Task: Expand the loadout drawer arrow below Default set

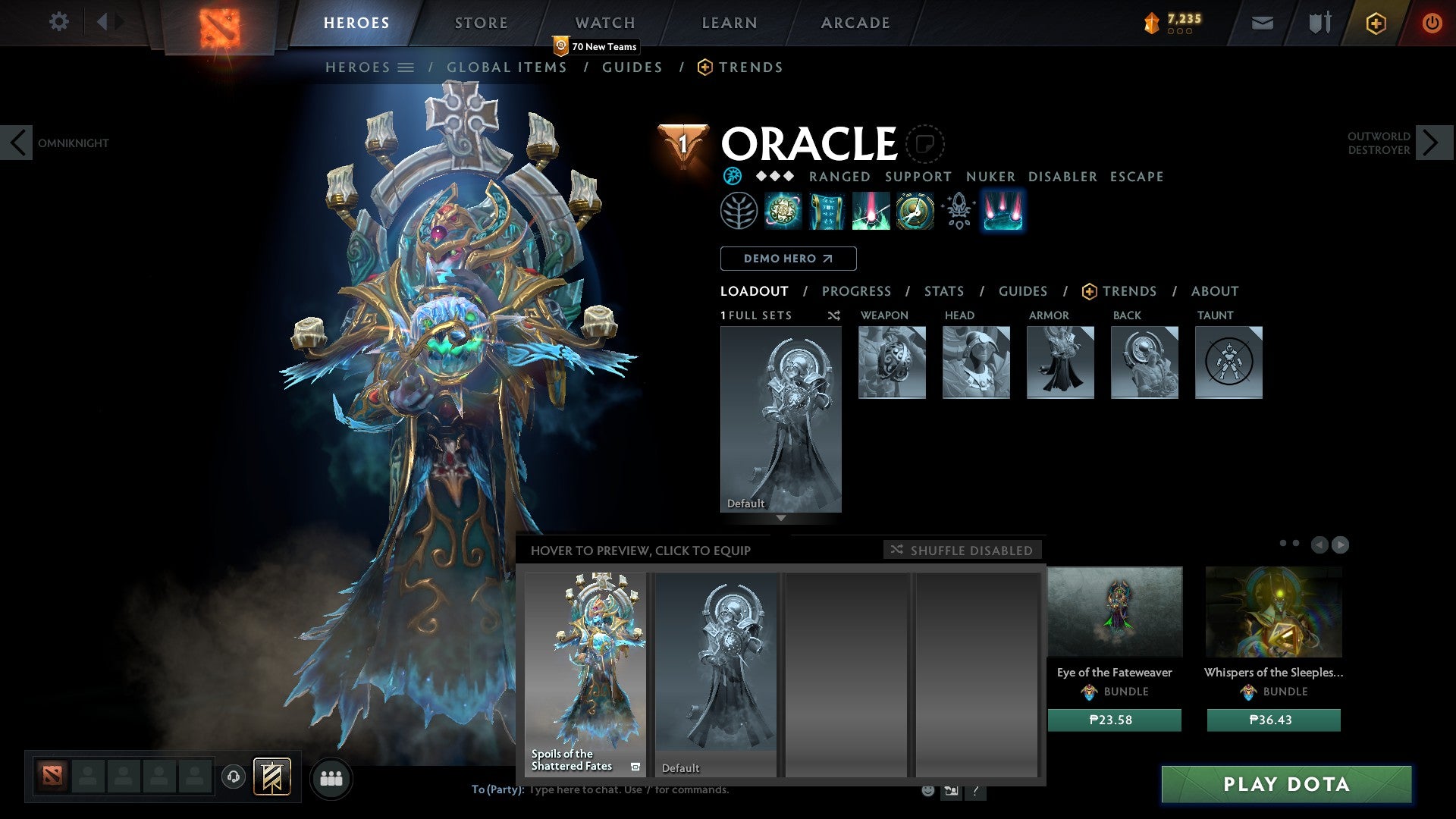Action: (780, 518)
